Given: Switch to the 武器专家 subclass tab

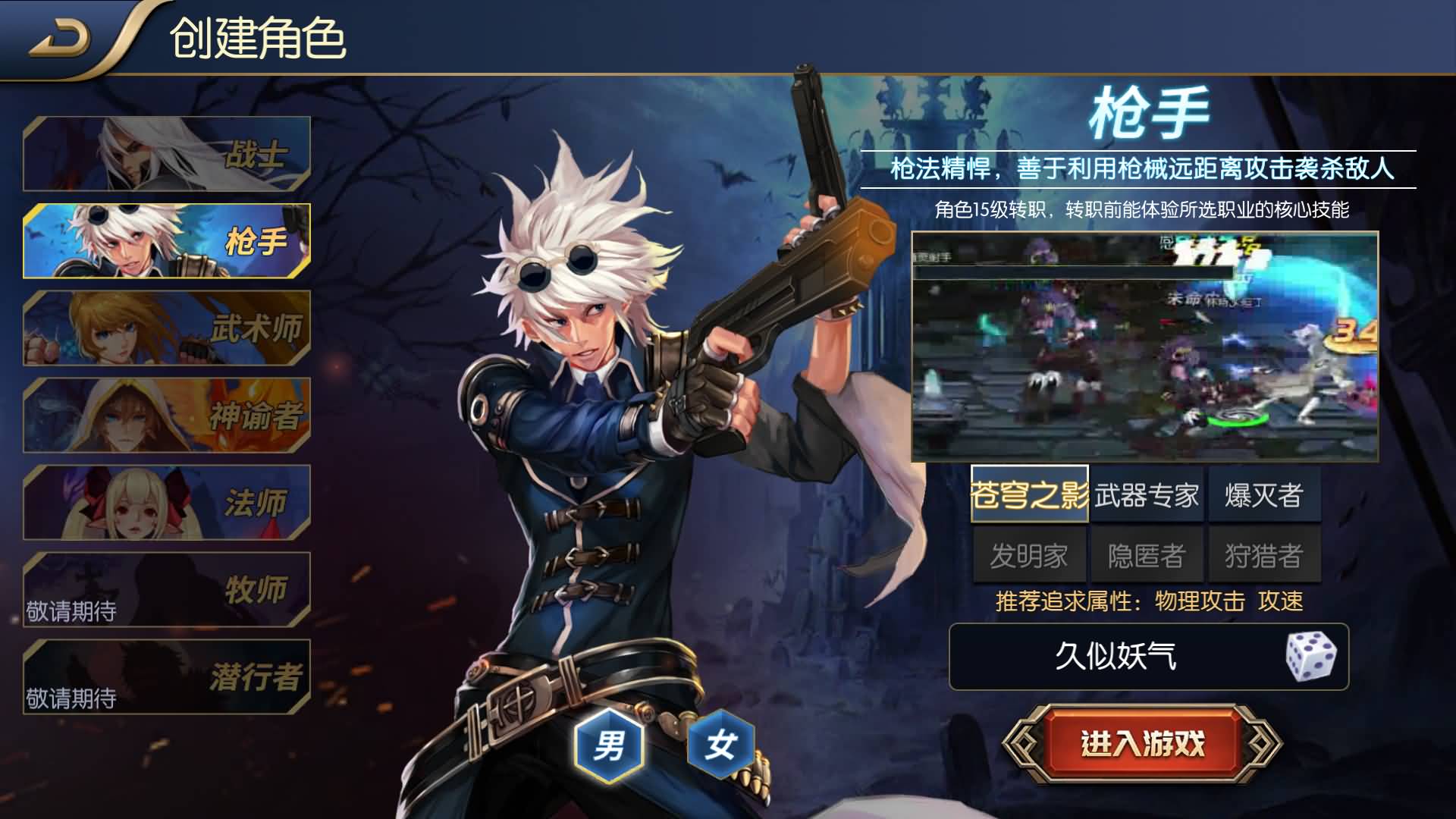Looking at the screenshot, I should 1147,493.
